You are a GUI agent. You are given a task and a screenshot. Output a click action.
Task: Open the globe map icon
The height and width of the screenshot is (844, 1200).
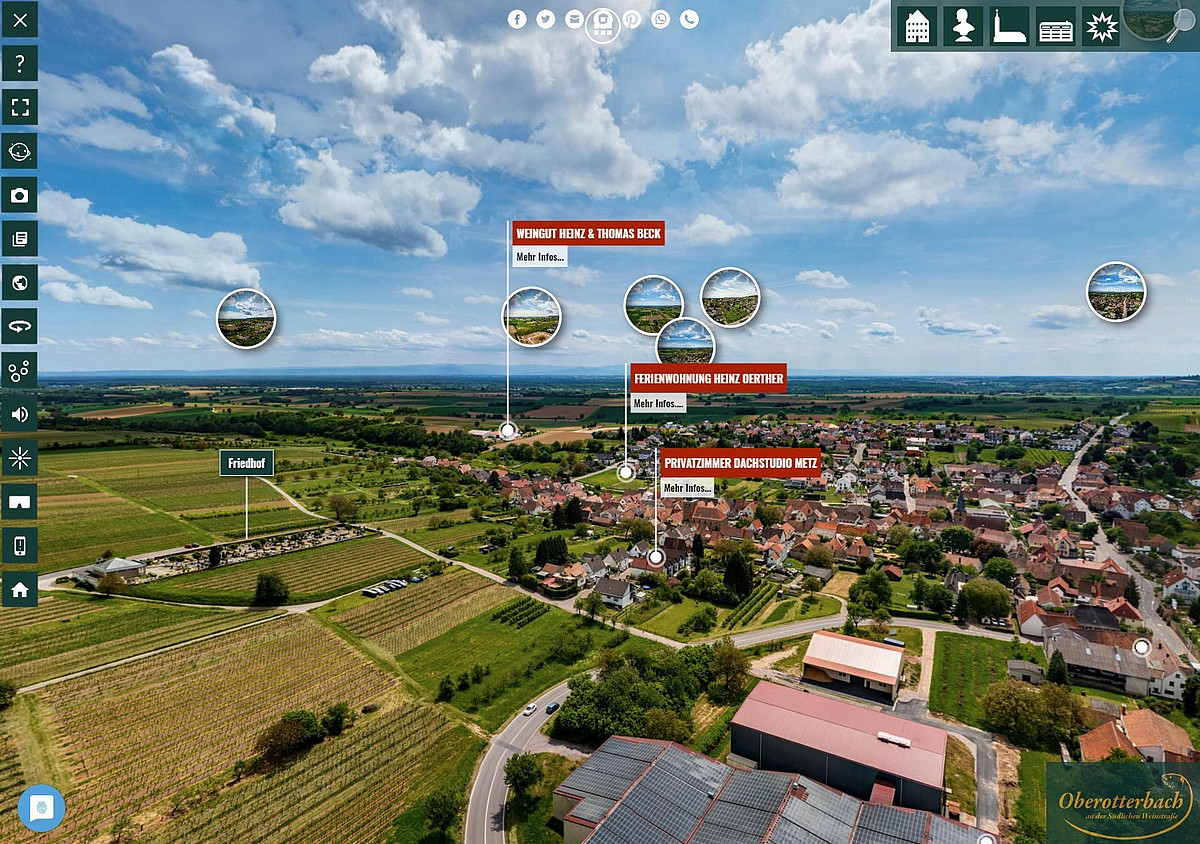point(20,283)
